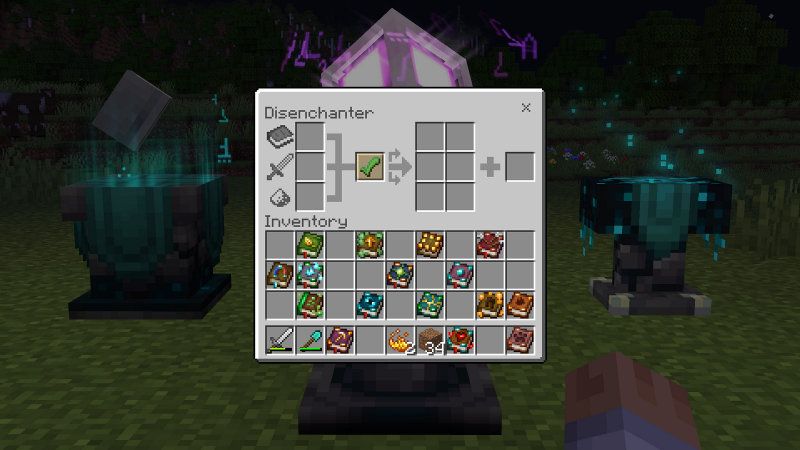Viewport: 800px width, 450px height.
Task: Choose the bright cyan book in the bottom inventory row
Action: pyautogui.click(x=370, y=304)
